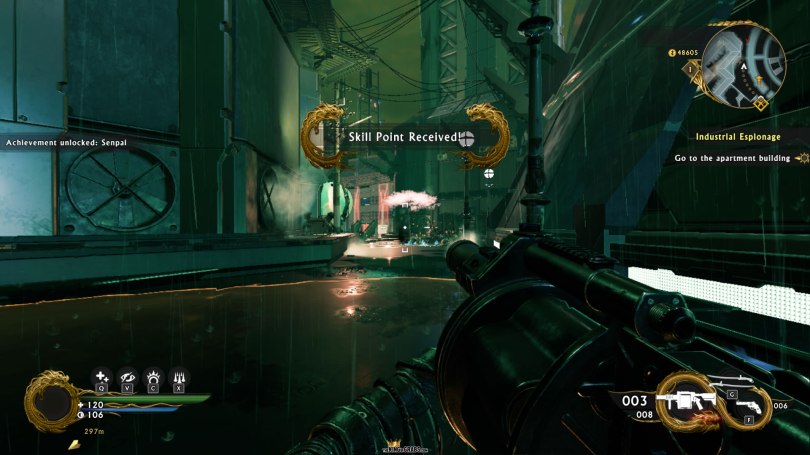Image resolution: width=810 pixels, height=455 pixels.
Task: Click the diamond level badge beside minimap
Action: click(x=690, y=69)
